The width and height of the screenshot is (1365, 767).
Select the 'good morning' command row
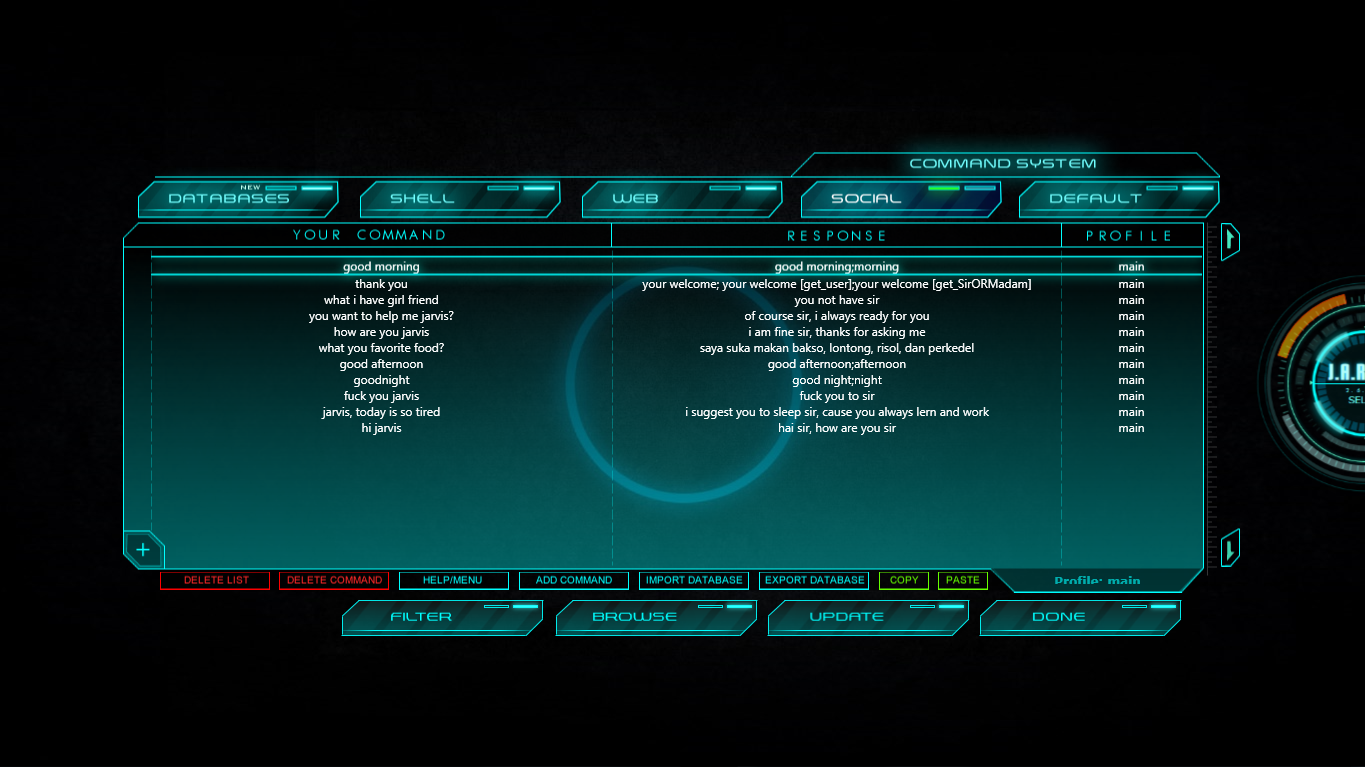[x=381, y=266]
